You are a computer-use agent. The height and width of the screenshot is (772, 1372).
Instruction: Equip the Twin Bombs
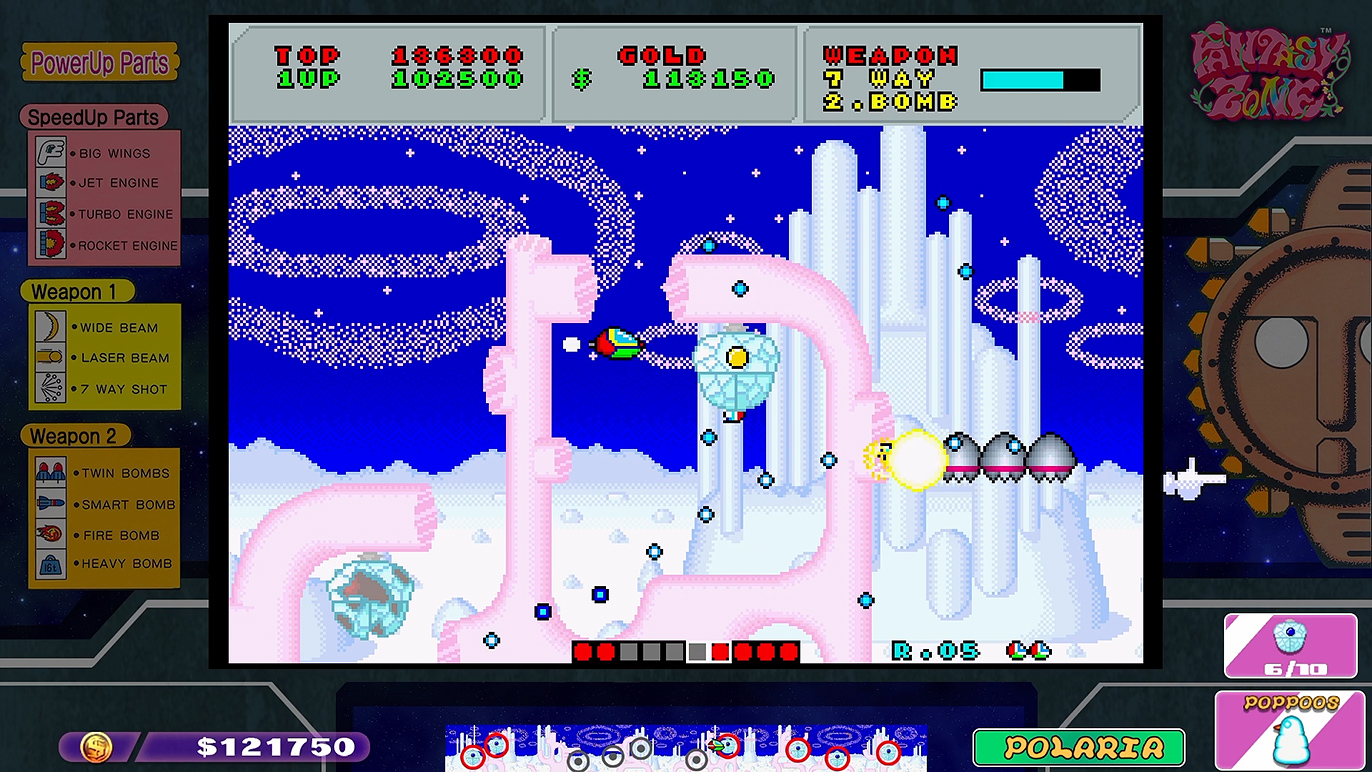click(104, 473)
